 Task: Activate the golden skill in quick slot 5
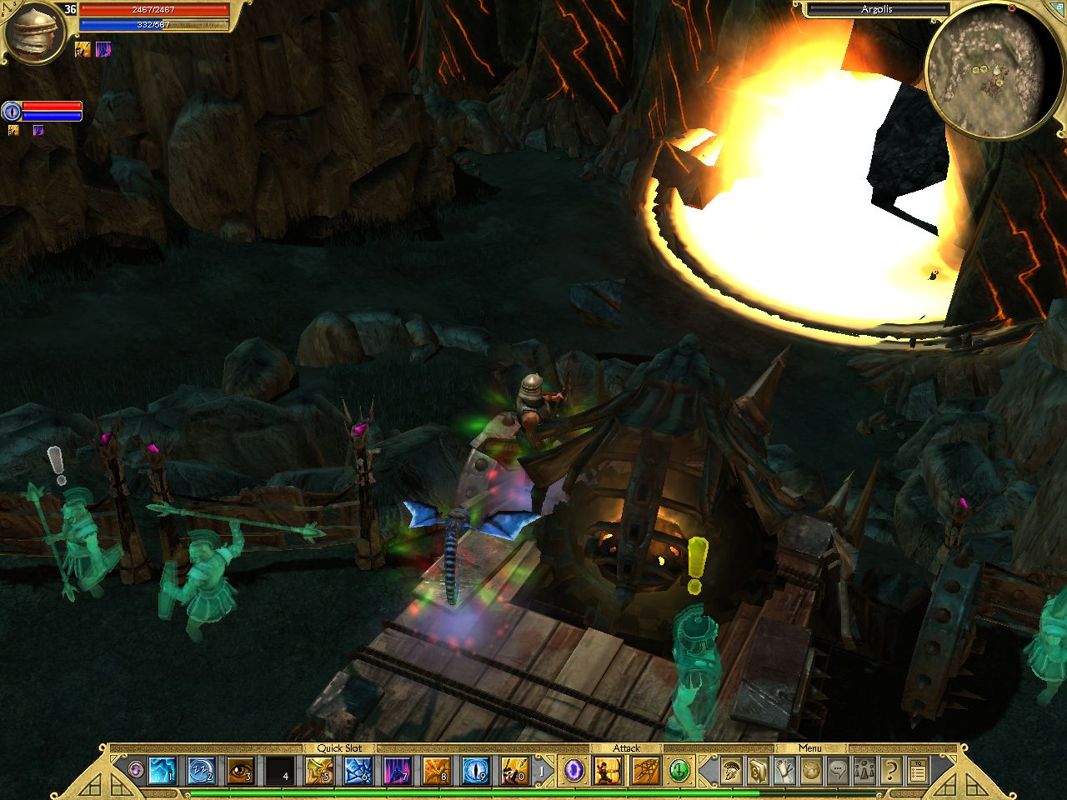pyautogui.click(x=319, y=771)
